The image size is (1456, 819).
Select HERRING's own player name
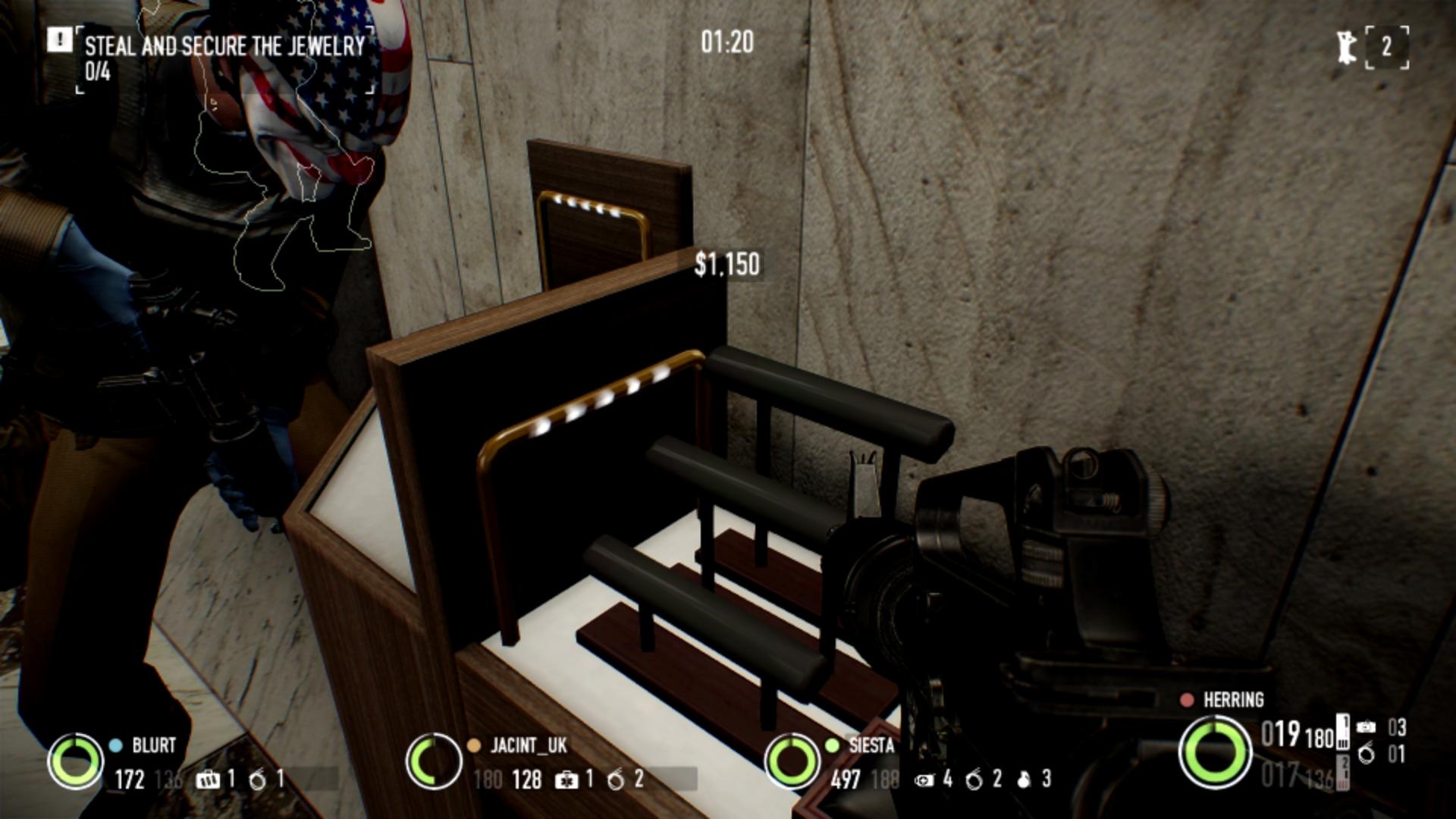coord(1233,700)
